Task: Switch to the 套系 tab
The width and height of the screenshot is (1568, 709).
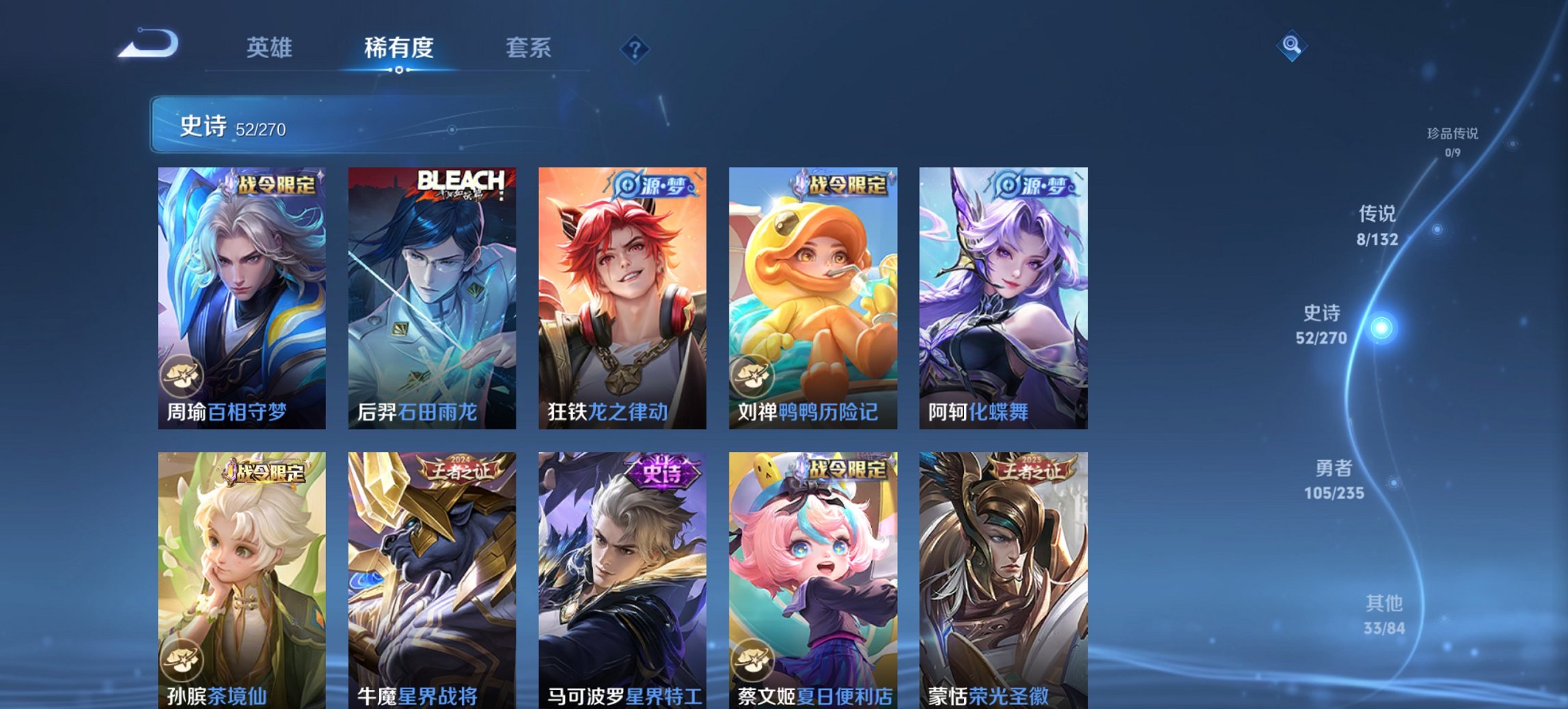Action: (529, 48)
